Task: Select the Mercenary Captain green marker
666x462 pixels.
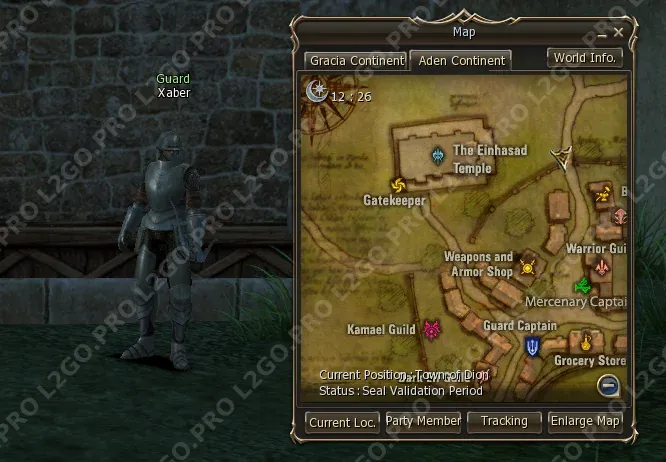Action: click(x=582, y=286)
